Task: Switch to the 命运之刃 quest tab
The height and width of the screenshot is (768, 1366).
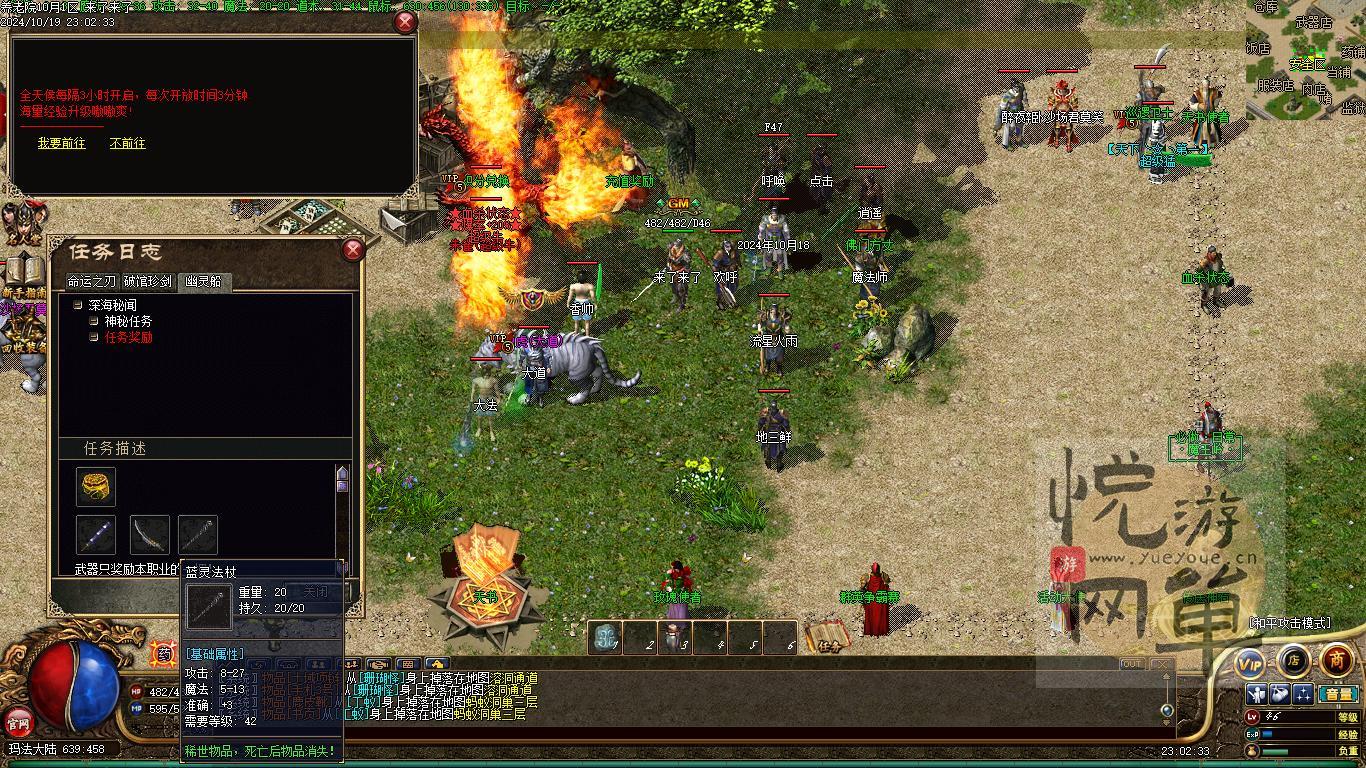Action: [92, 282]
